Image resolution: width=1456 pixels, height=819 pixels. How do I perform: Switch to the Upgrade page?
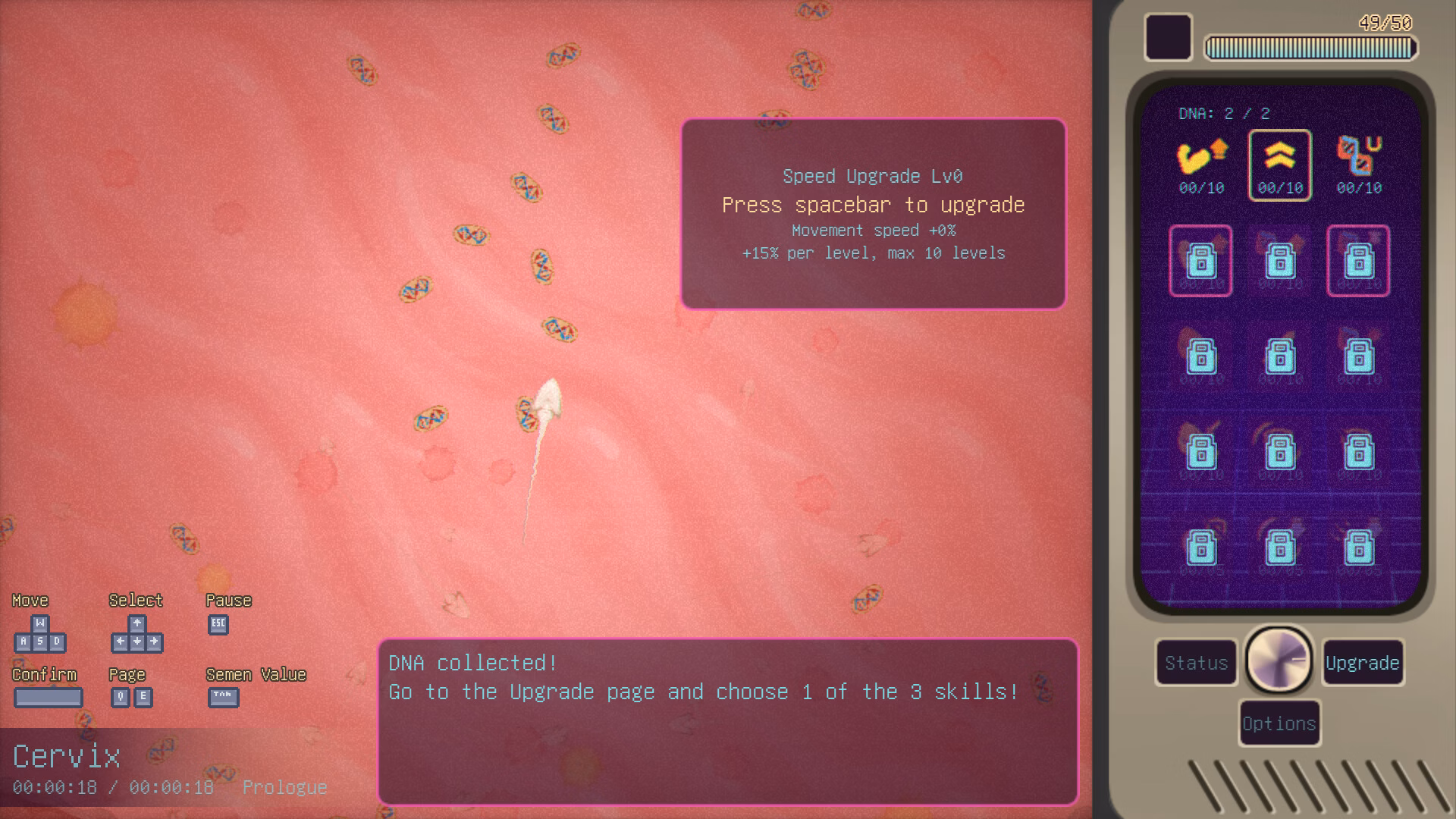point(1362,663)
